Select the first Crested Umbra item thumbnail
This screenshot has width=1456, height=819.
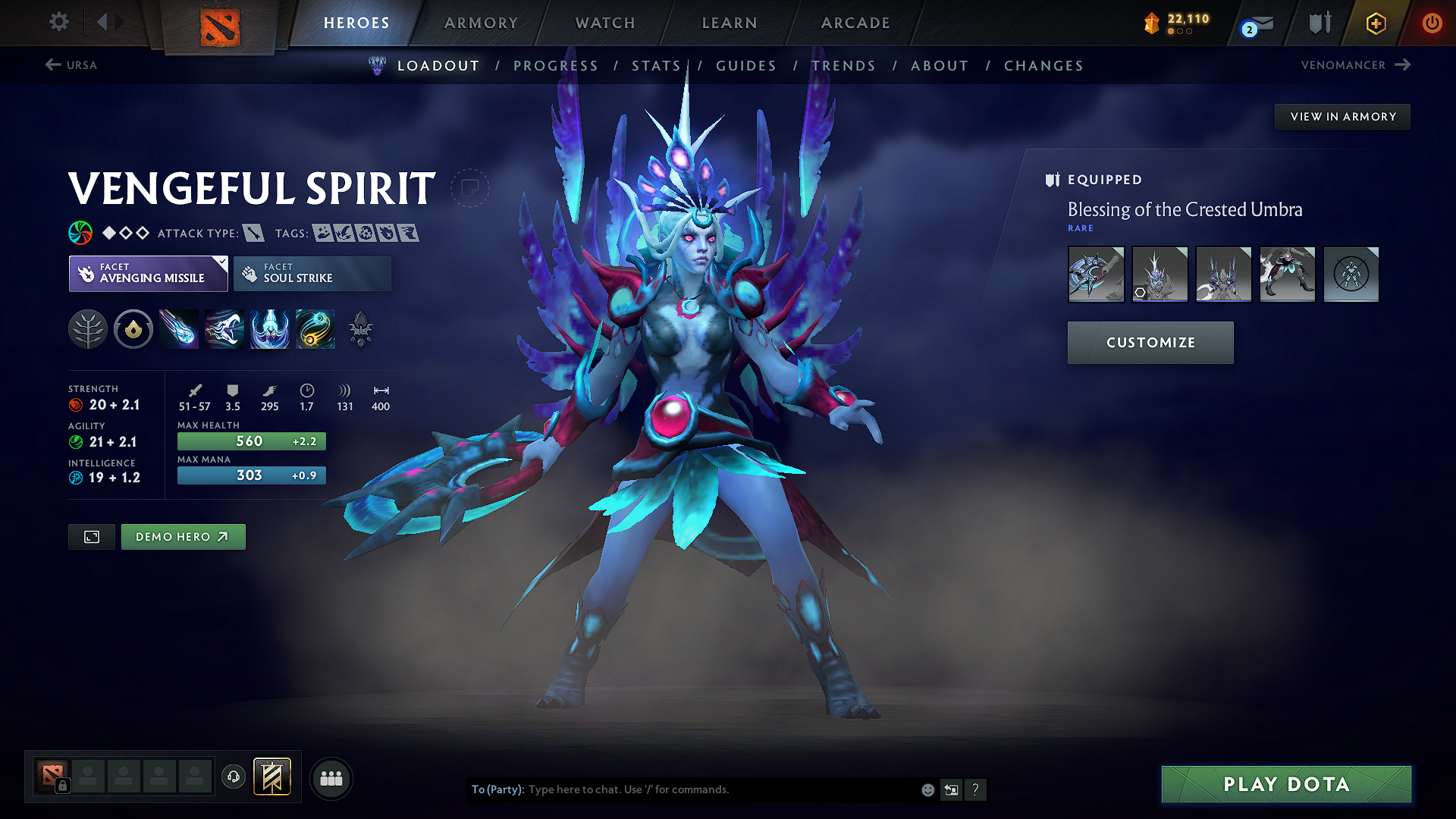[x=1096, y=275]
